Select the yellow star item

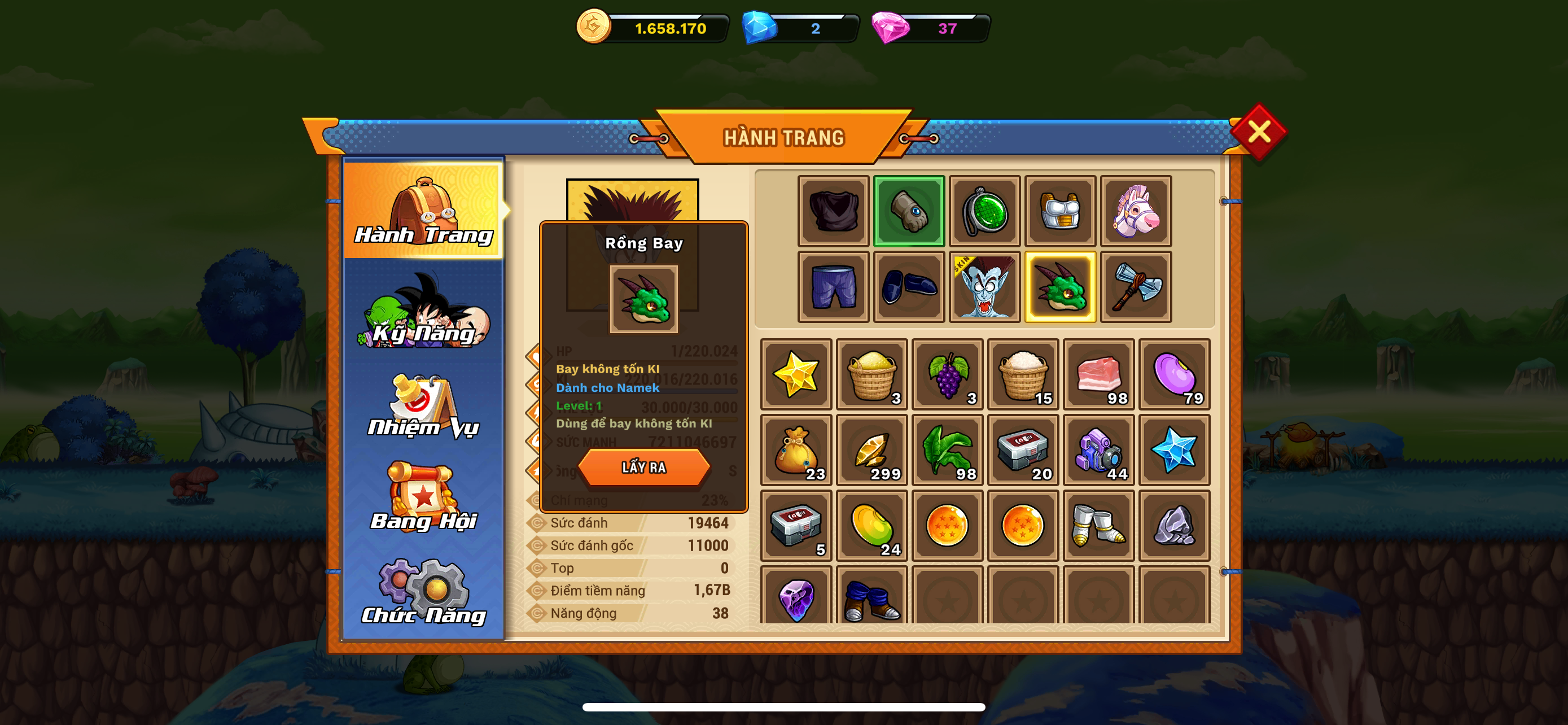[x=795, y=374]
